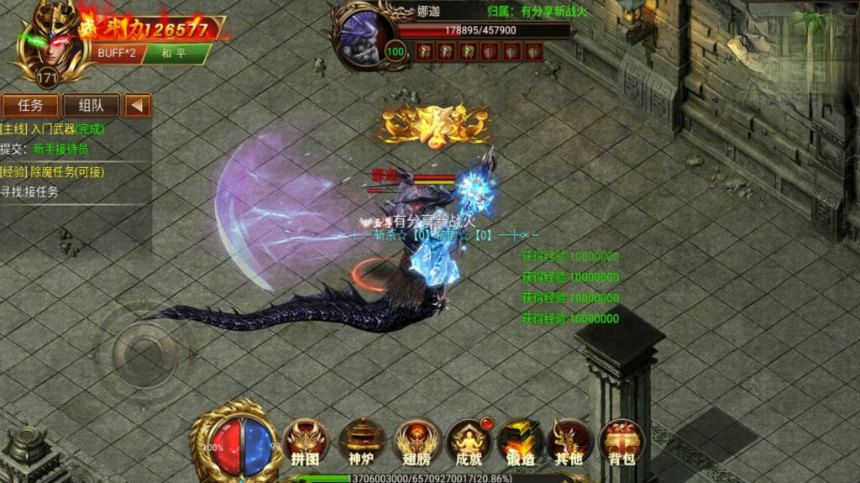Switch to the 组队 team tab
The image size is (860, 483).
pos(91,105)
